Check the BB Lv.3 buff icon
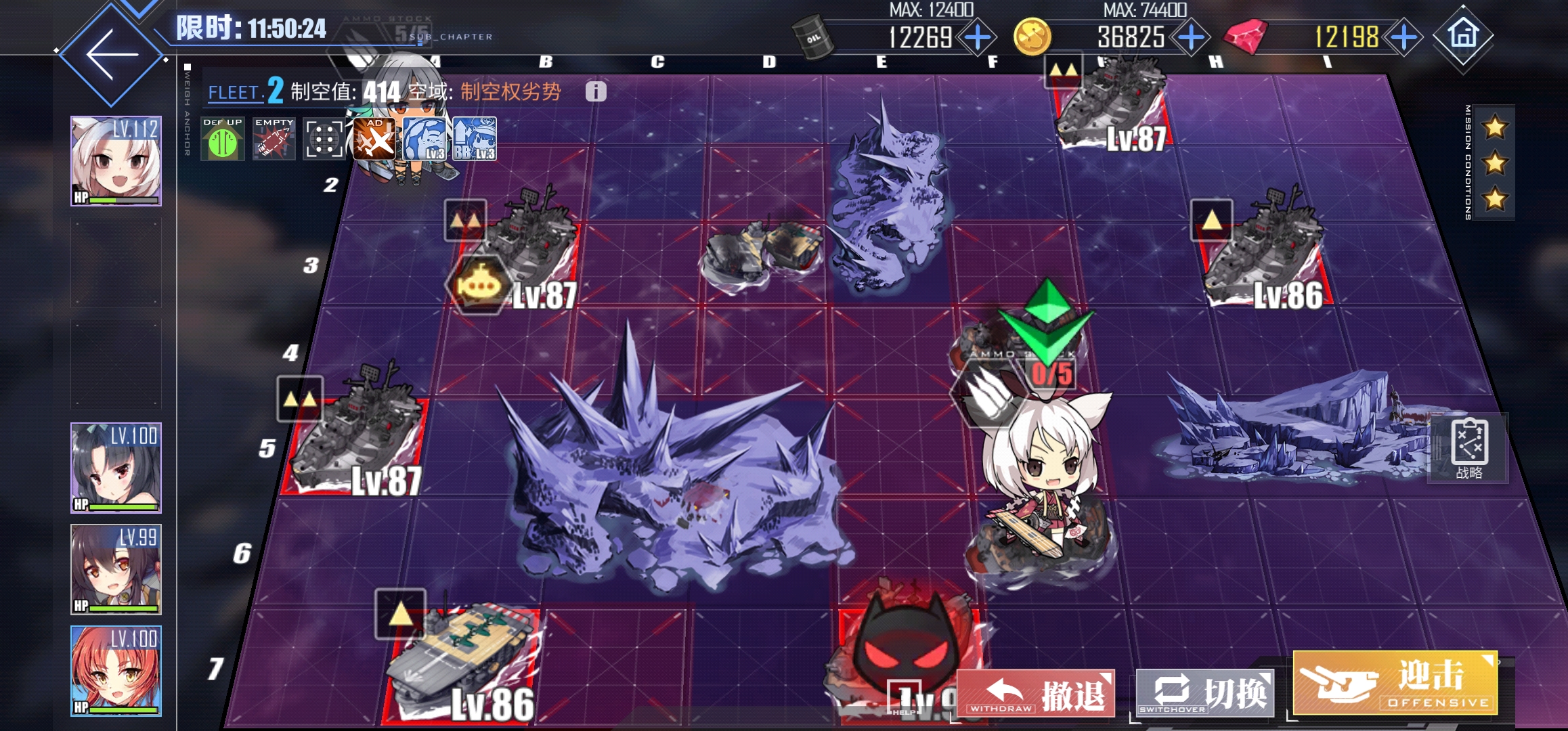This screenshot has width=1568, height=731. pos(475,139)
